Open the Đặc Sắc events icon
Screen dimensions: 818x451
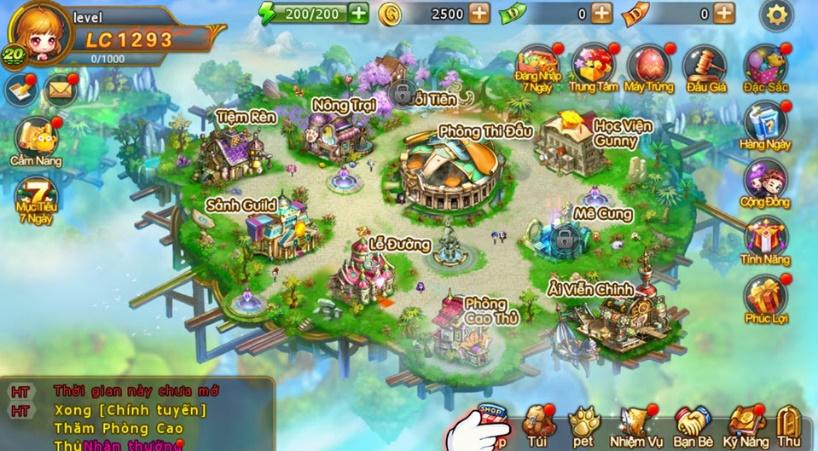(766, 67)
